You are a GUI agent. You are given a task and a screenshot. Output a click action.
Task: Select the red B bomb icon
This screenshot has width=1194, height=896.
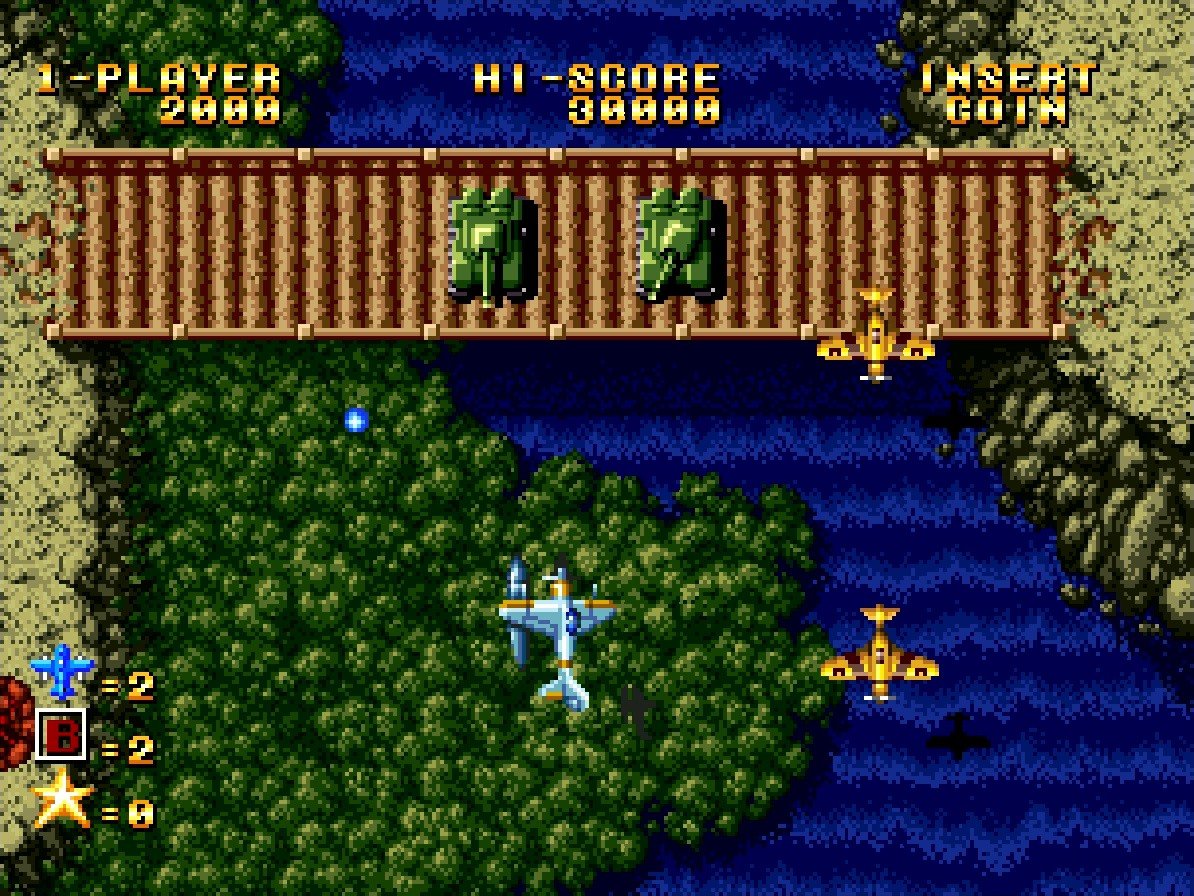pos(60,736)
